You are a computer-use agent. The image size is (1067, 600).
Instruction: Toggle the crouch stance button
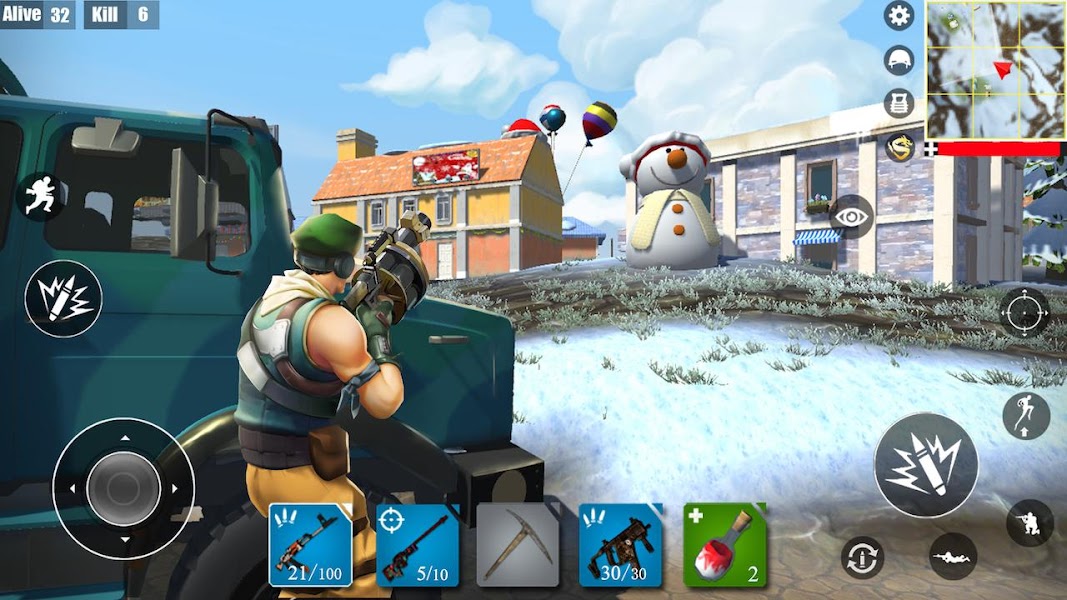pyautogui.click(x=1029, y=523)
